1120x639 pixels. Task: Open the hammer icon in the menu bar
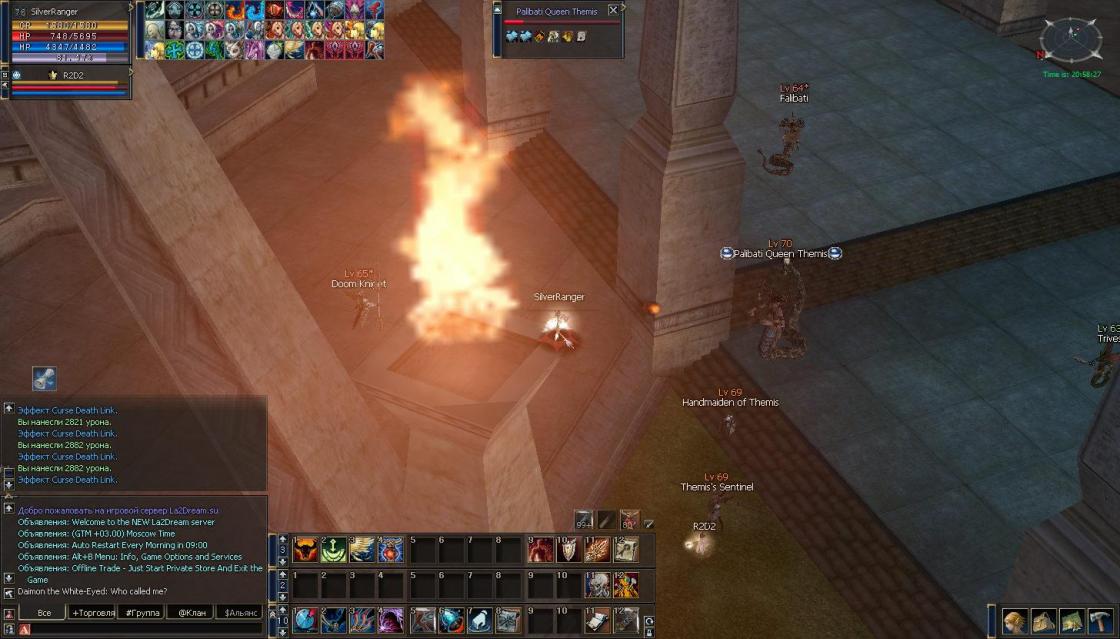pos(1101,621)
